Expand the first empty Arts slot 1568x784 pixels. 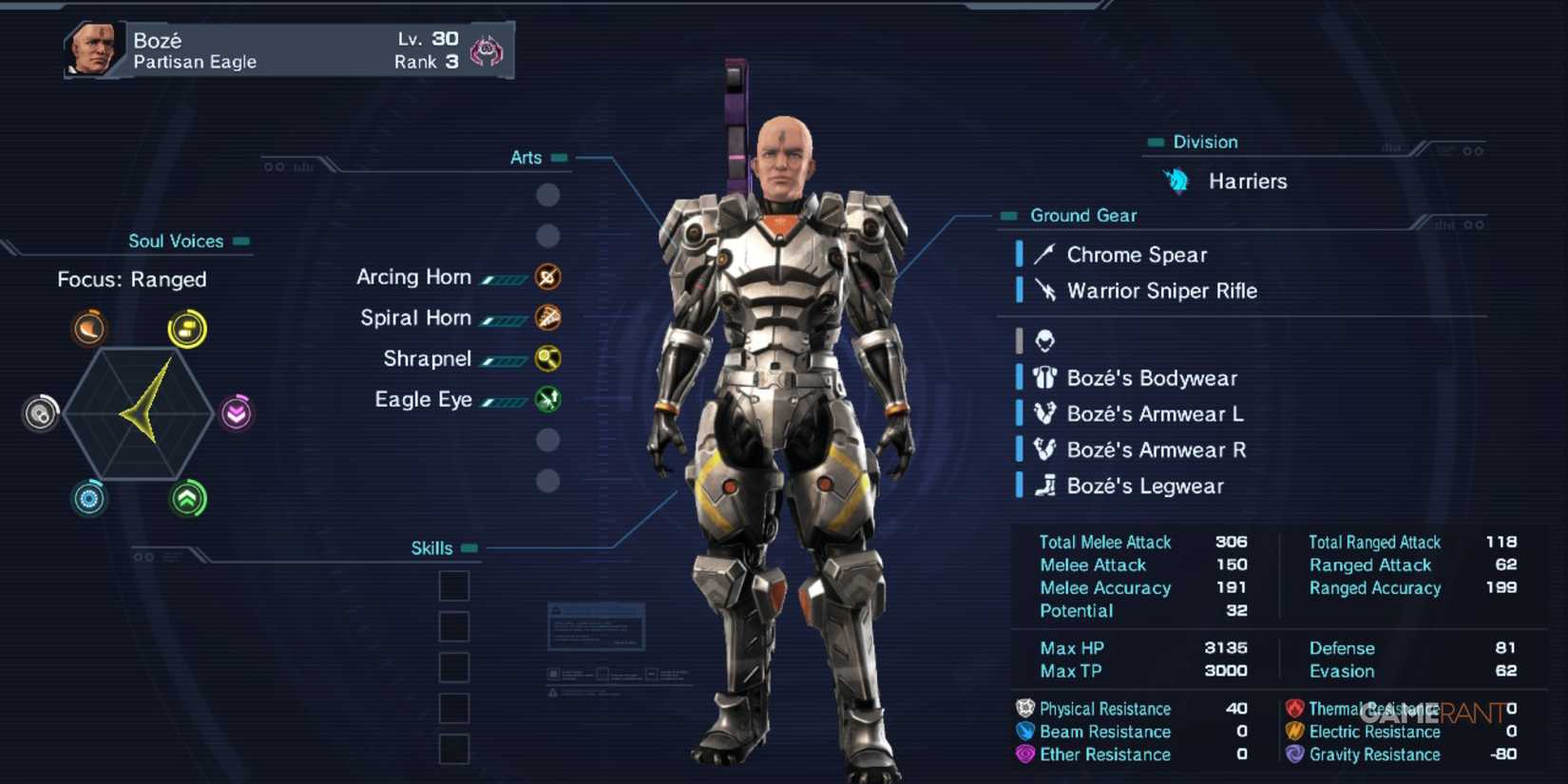[x=547, y=195]
